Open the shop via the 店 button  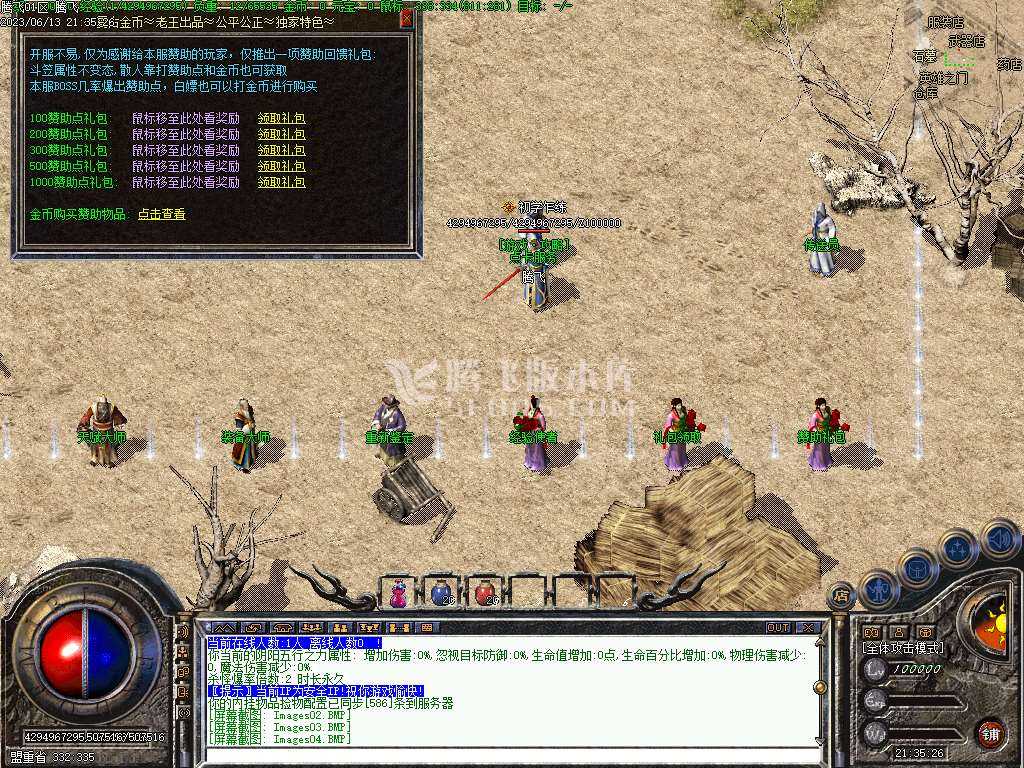coord(842,597)
